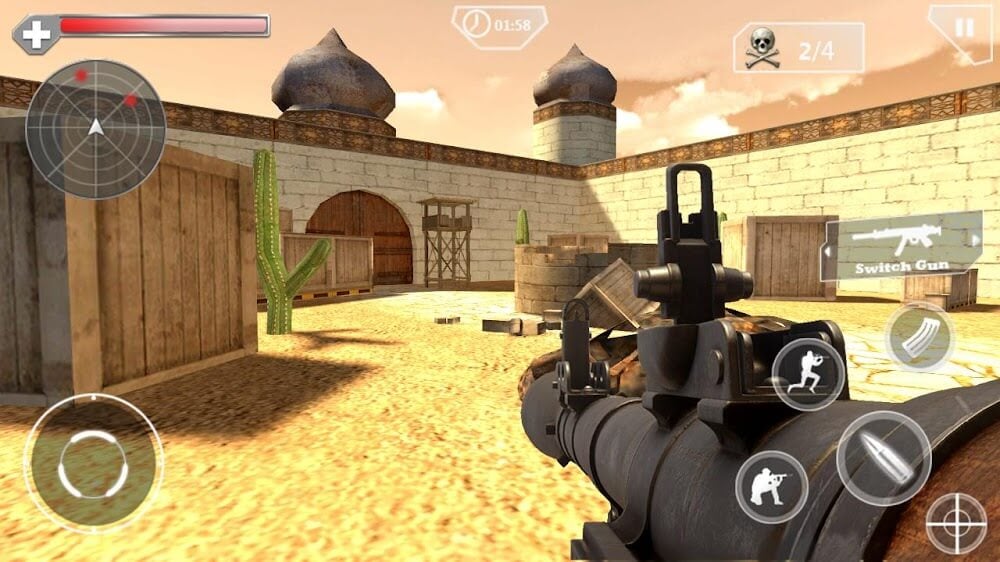Aim down sights with the crosshair button
Image resolution: width=1000 pixels, height=562 pixels.
pos(956,523)
